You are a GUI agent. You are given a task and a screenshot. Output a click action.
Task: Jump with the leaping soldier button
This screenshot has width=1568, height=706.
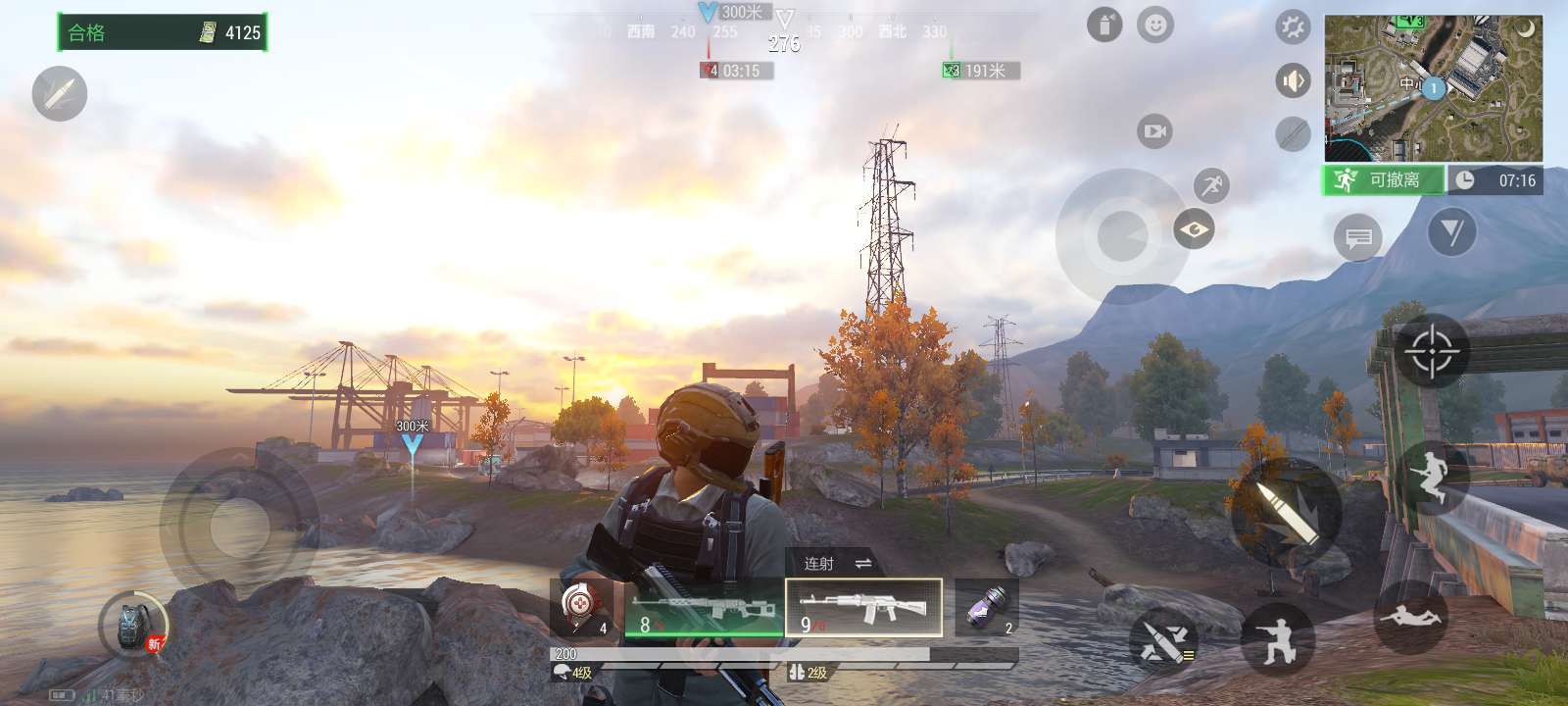[x=1435, y=477]
